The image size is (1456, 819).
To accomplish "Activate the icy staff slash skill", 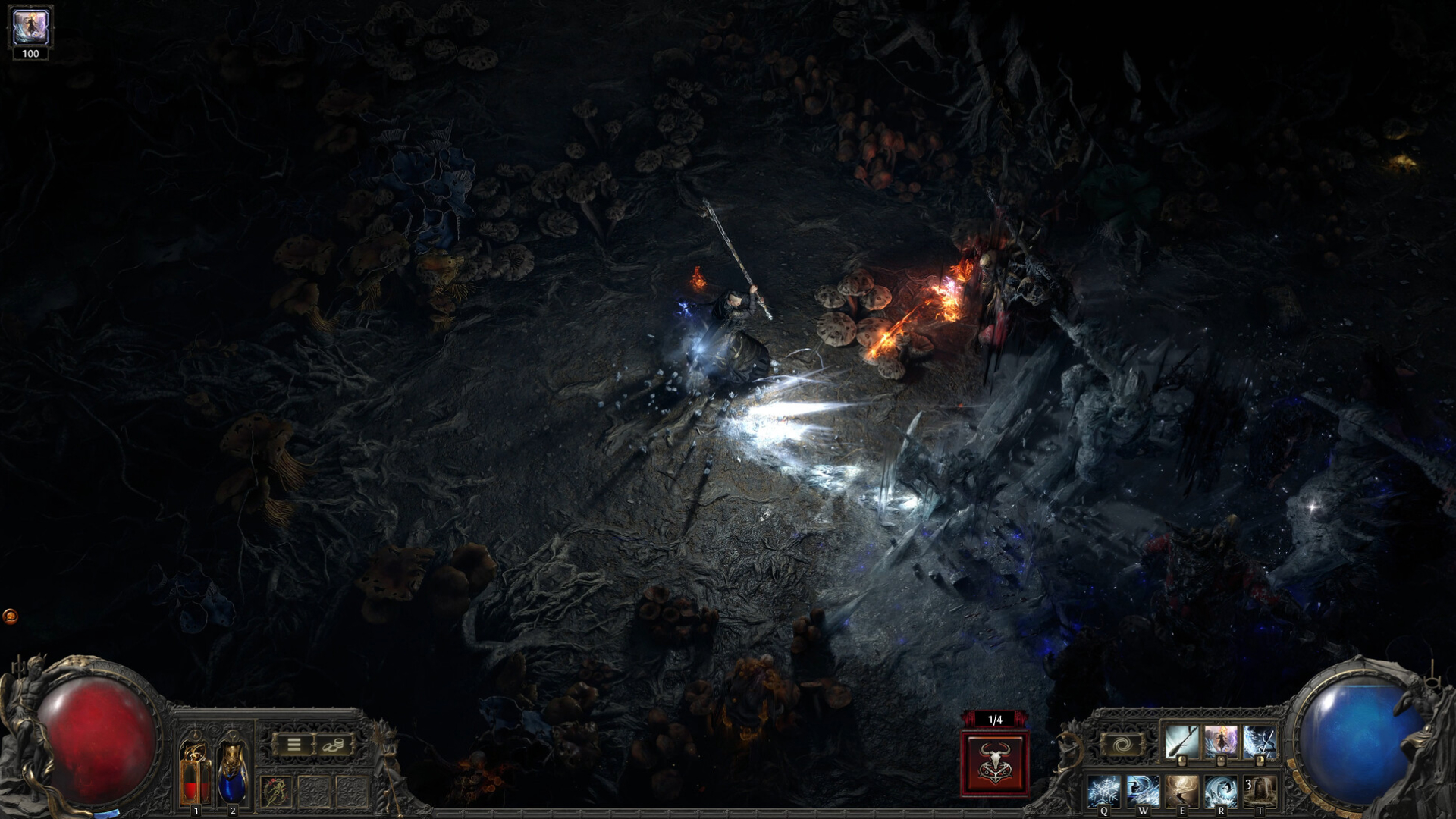I will click(x=1259, y=742).
